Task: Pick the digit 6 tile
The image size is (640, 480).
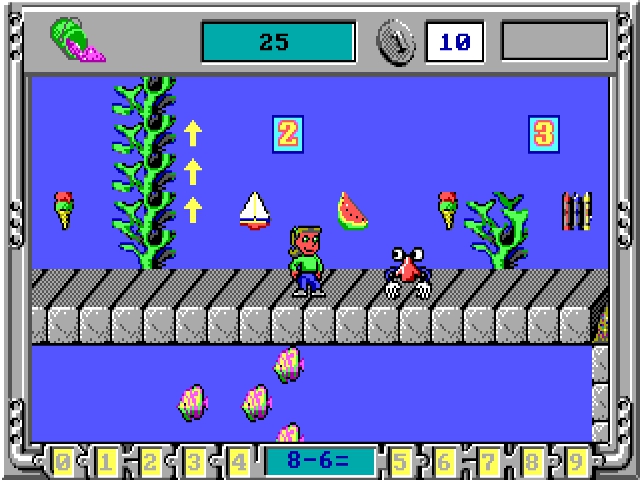Action: click(x=446, y=462)
